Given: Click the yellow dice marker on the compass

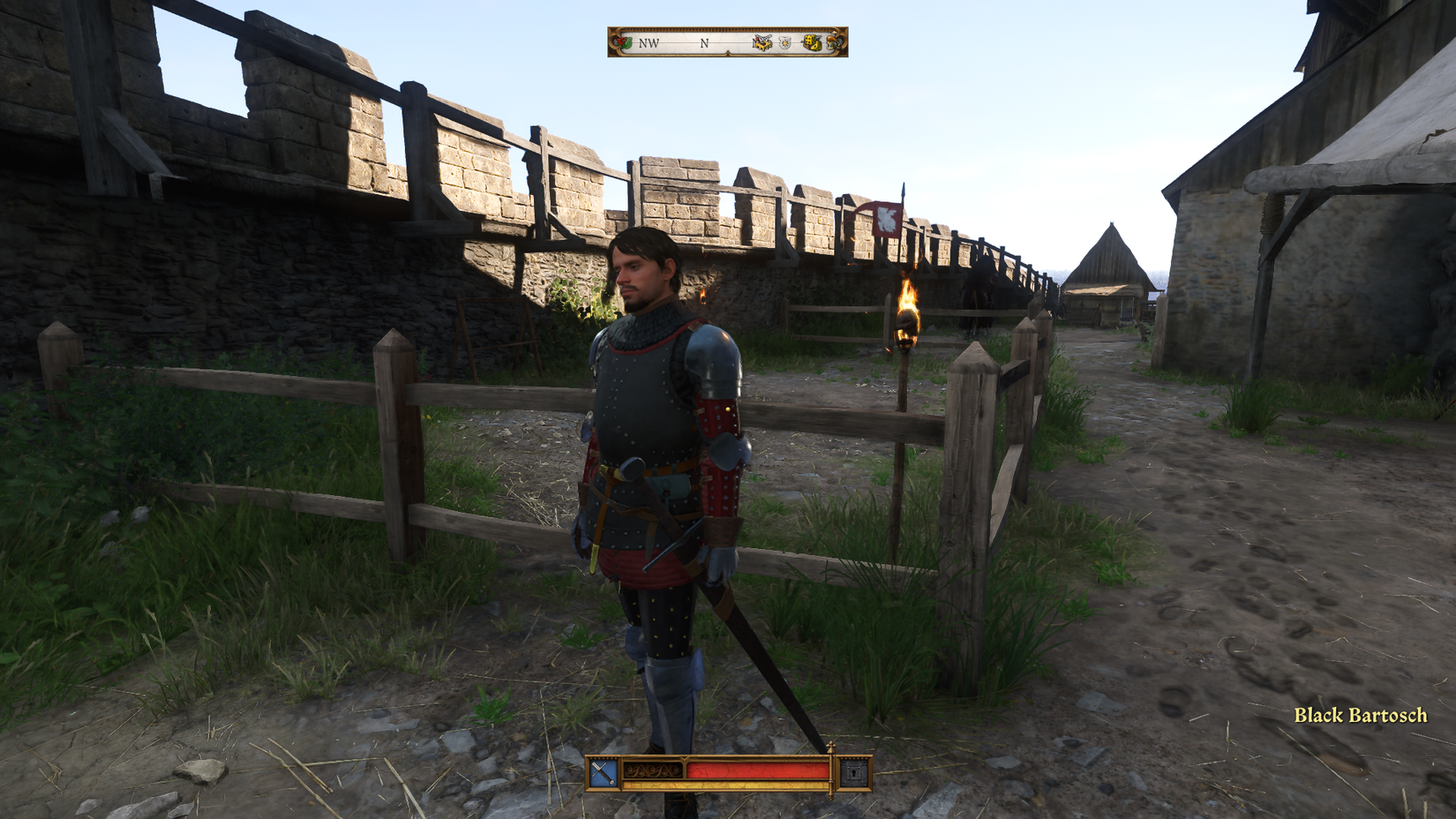Looking at the screenshot, I should coord(813,41).
